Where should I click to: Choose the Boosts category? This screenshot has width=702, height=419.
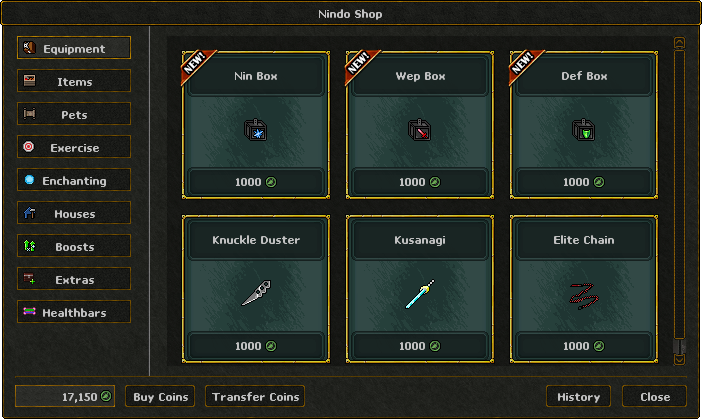pyautogui.click(x=74, y=246)
